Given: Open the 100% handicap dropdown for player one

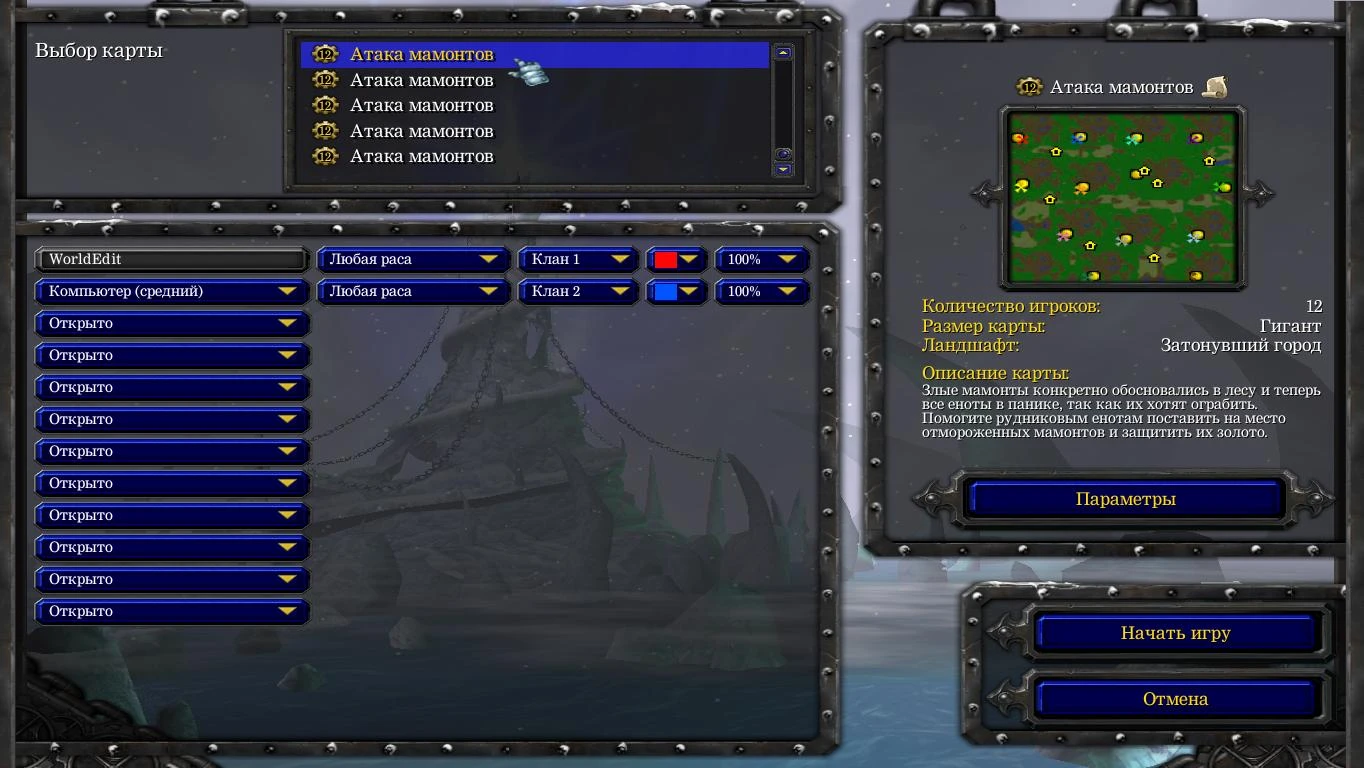Looking at the screenshot, I should tap(761, 259).
